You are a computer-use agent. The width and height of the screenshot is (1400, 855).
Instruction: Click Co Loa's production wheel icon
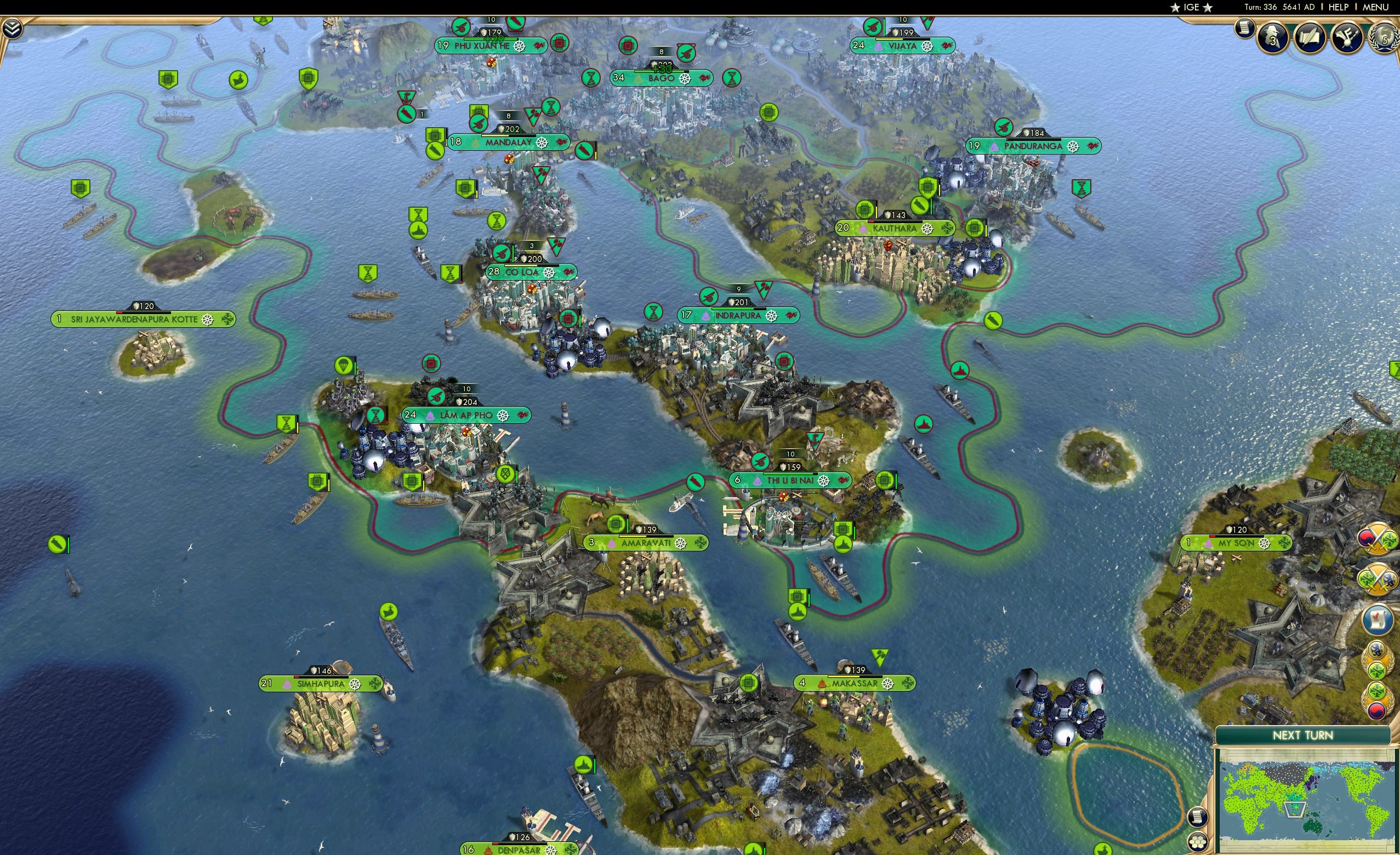pos(548,272)
